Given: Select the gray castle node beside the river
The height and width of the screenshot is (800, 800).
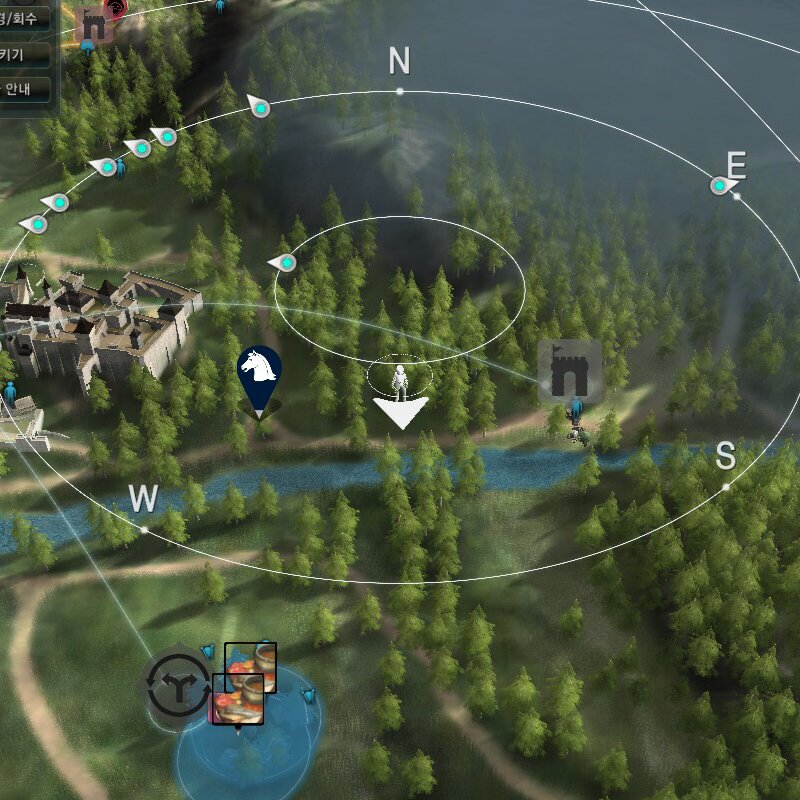Looking at the screenshot, I should (x=571, y=372).
